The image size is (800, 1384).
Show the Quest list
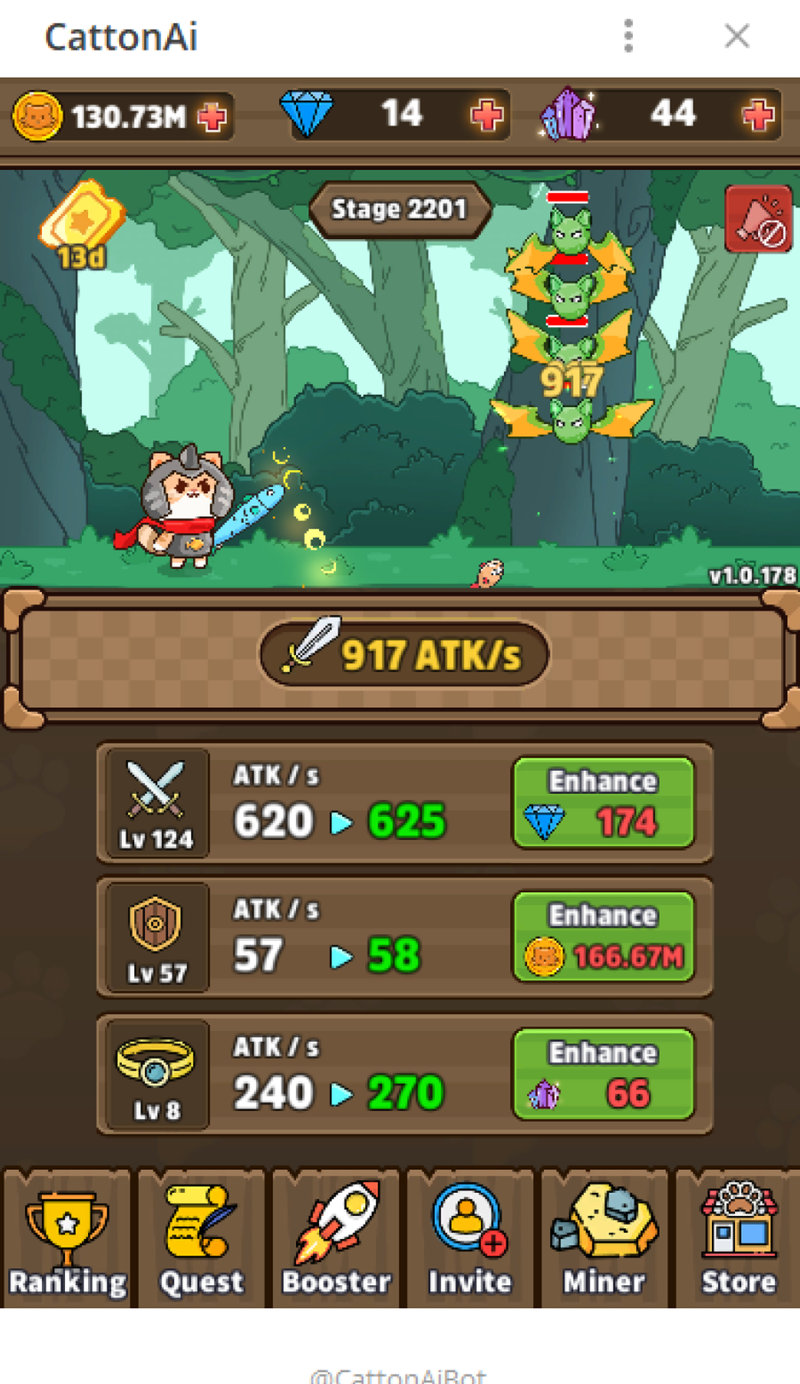tap(202, 1238)
